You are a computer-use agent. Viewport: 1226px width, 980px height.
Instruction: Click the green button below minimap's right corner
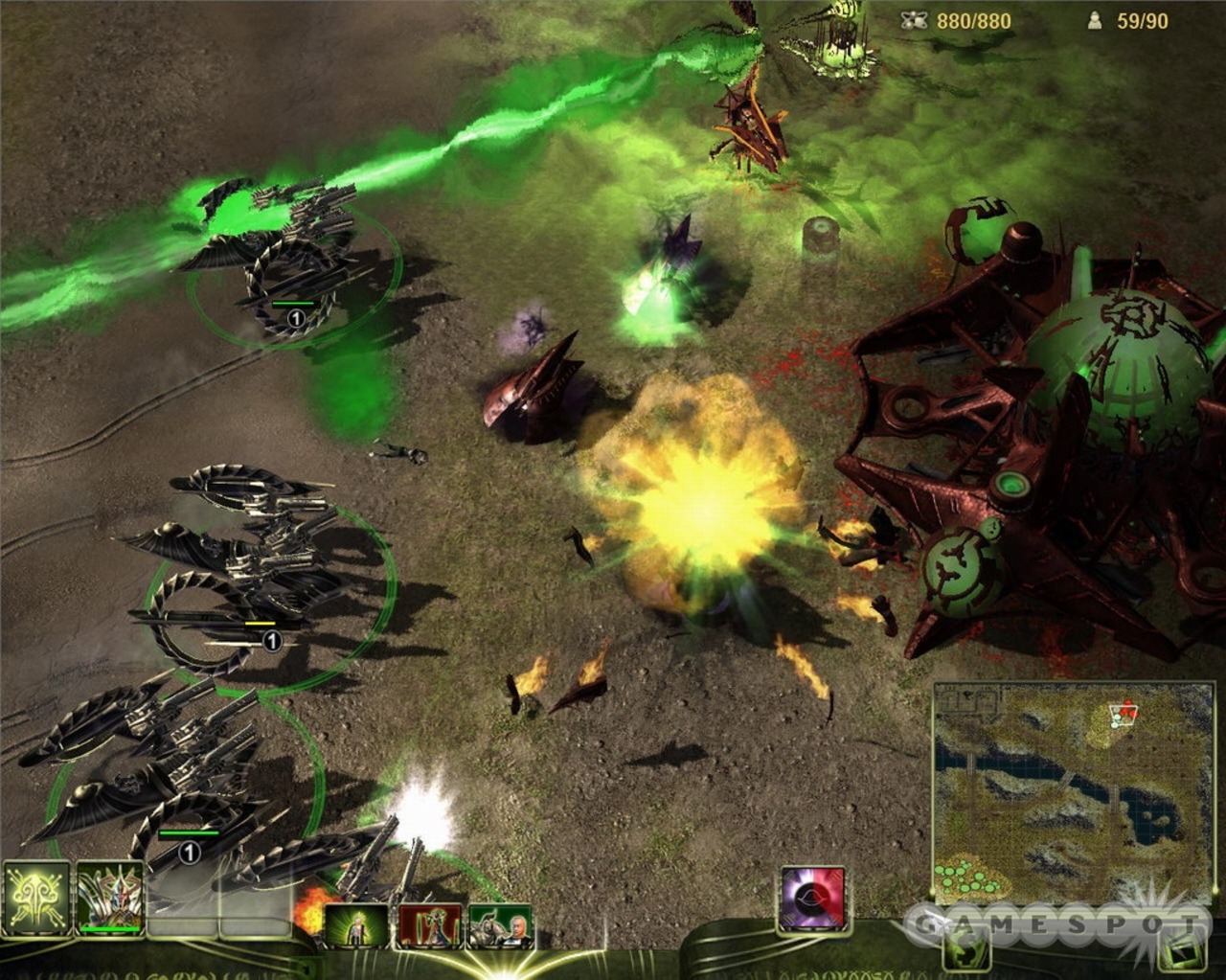point(1183,949)
